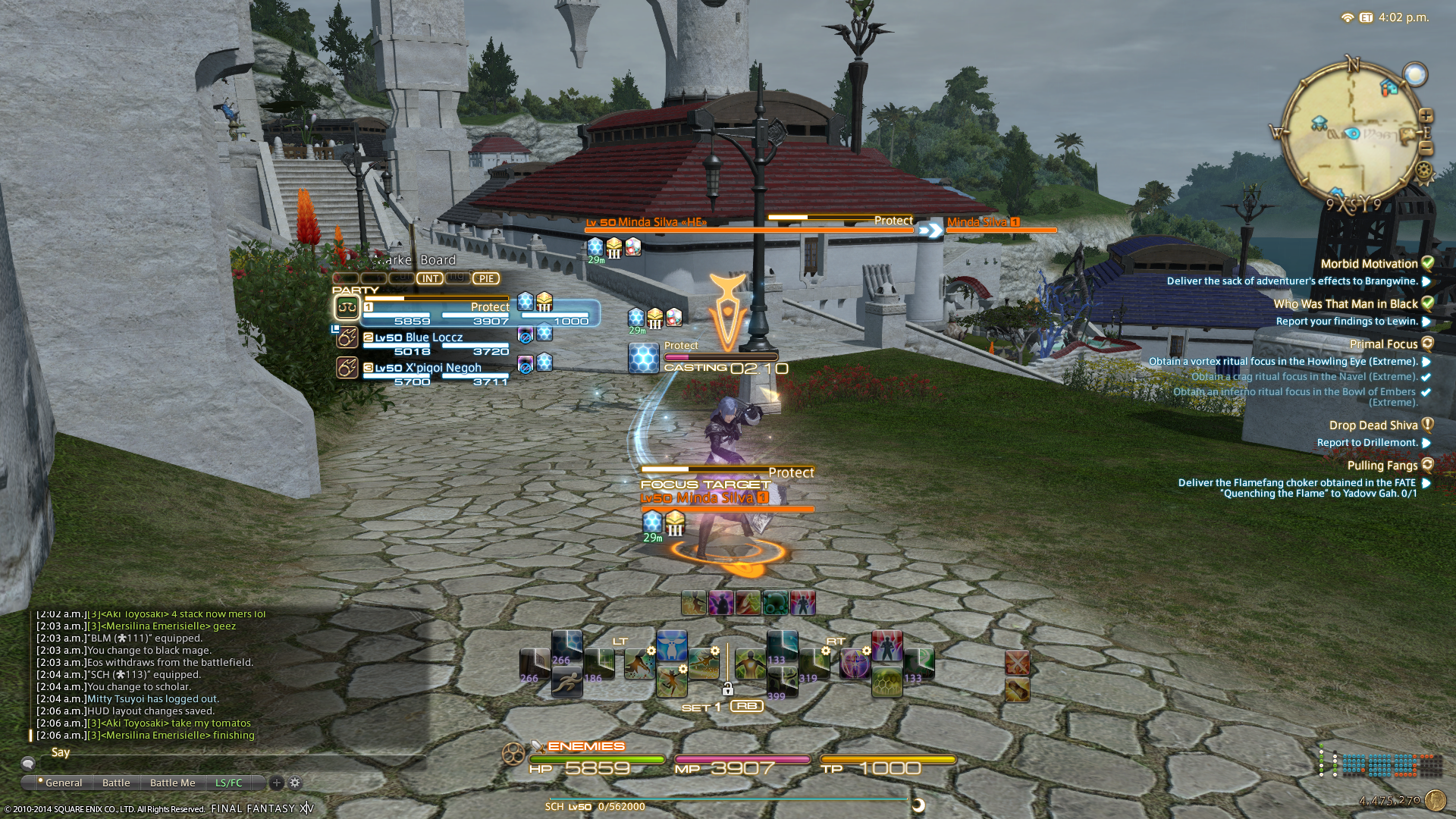
Task: Activate the Sprint running-figure action
Action: pyautogui.click(x=566, y=683)
